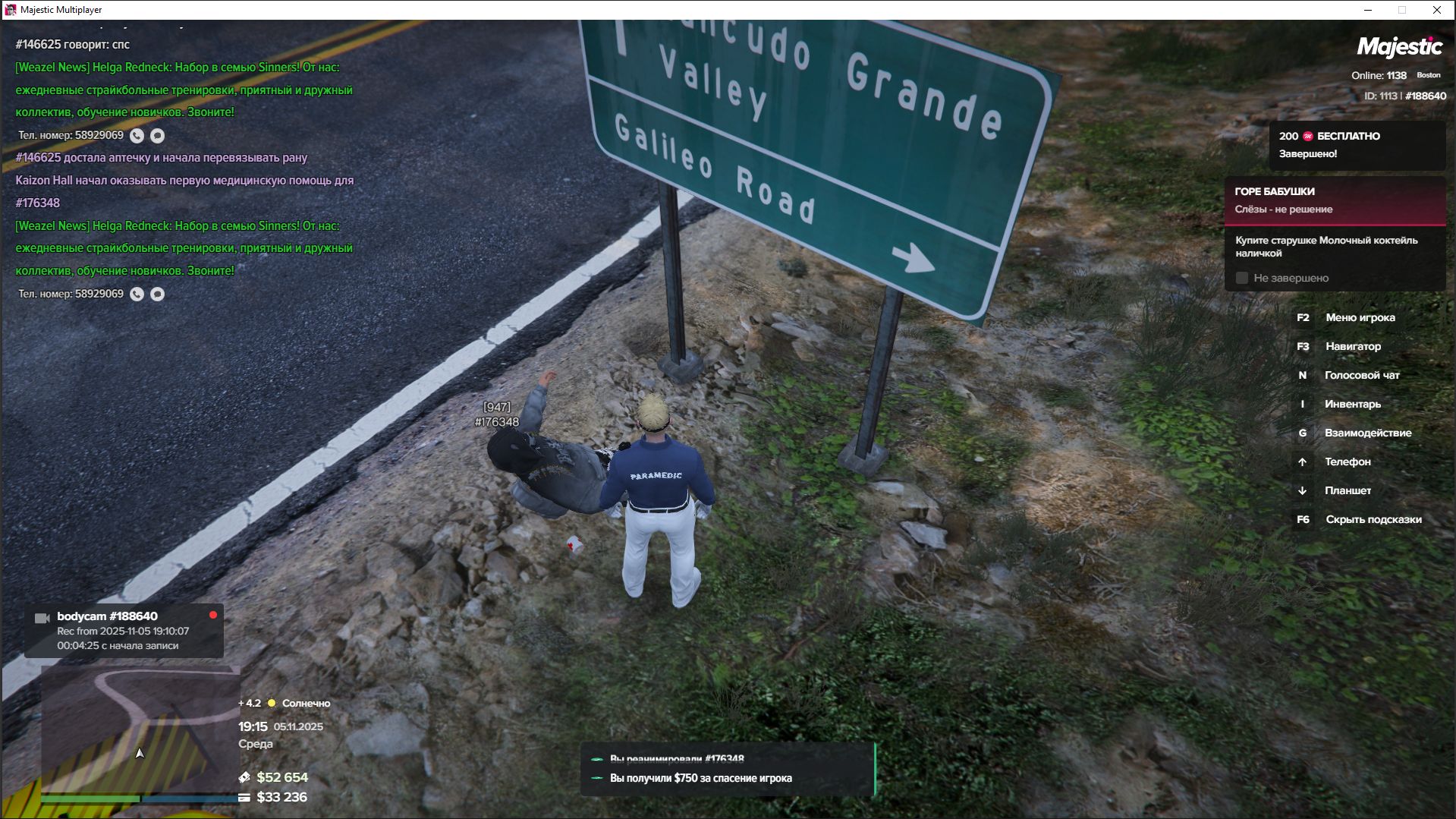This screenshot has width=1456, height=819.
Task: Click the bodycam #188640 recording widget
Action: pyautogui.click(x=124, y=631)
